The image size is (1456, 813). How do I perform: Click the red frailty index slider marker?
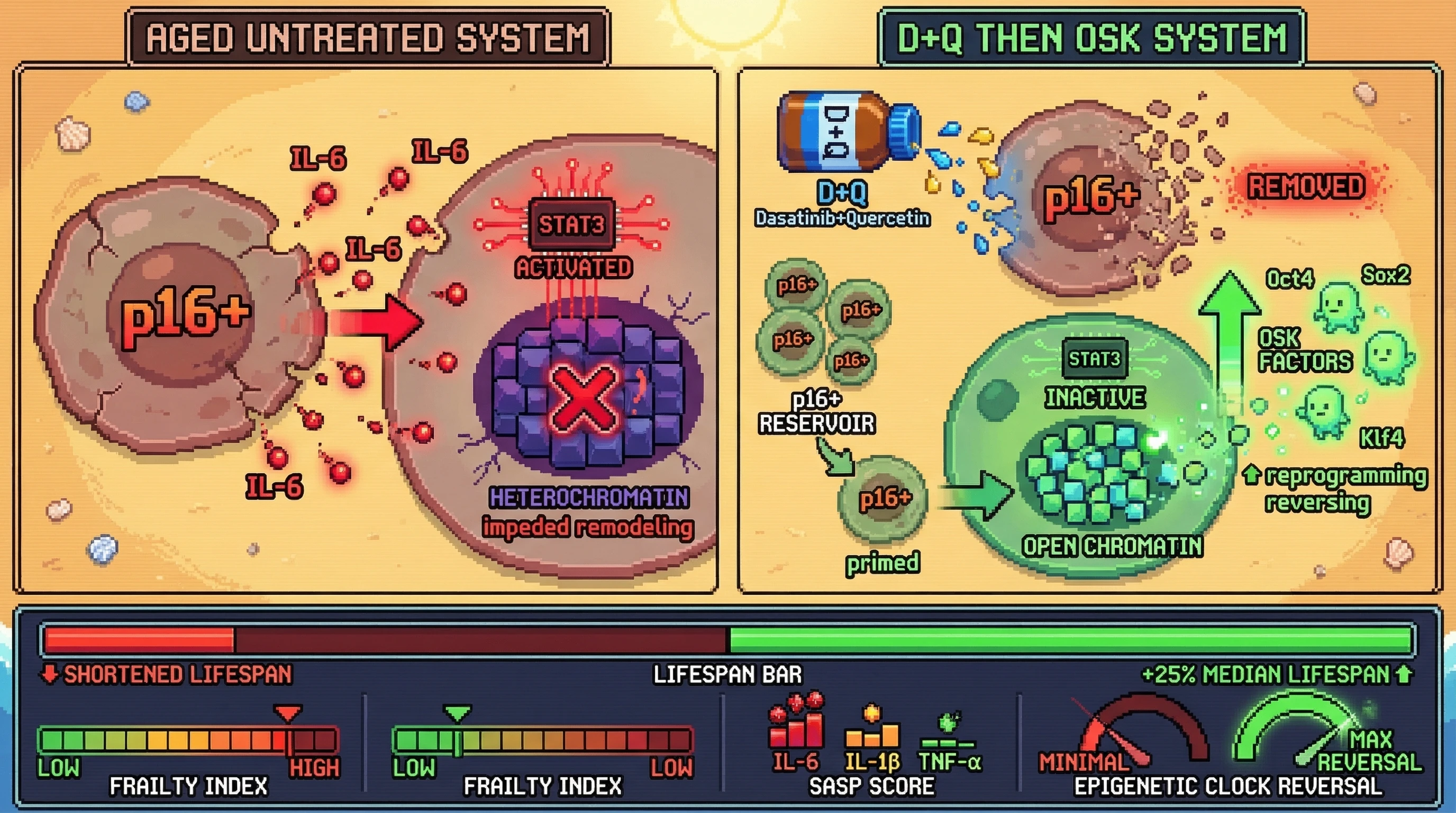pos(288,713)
